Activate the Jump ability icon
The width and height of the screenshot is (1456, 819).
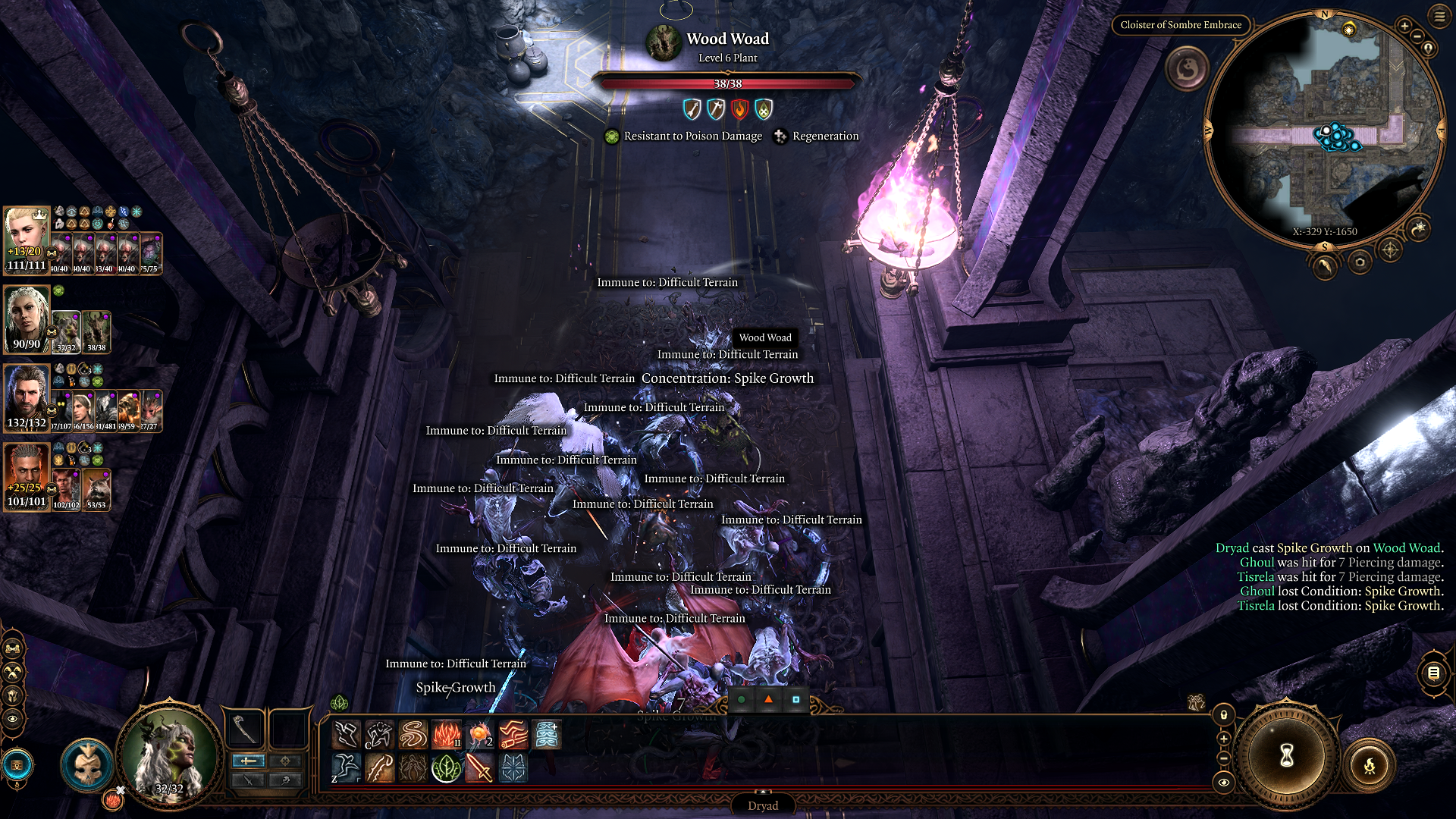[345, 768]
